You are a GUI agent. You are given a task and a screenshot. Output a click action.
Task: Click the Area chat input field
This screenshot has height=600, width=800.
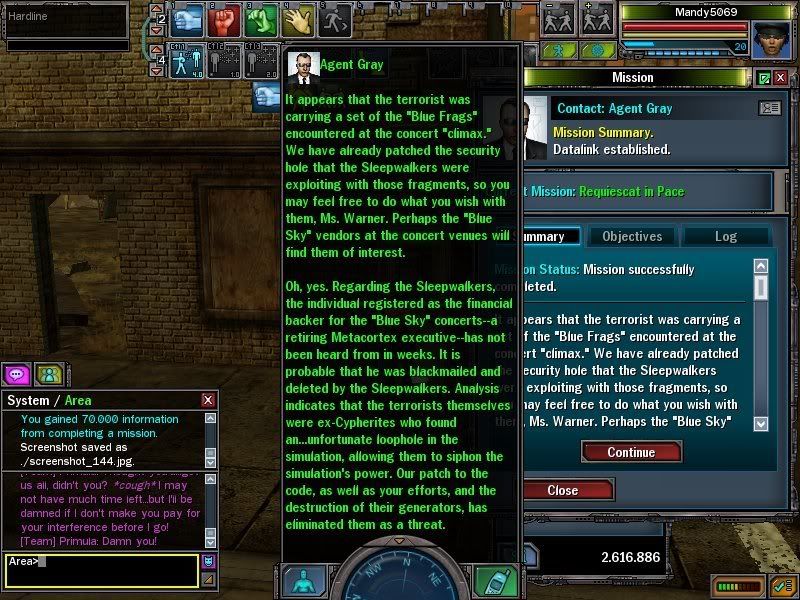coord(100,569)
